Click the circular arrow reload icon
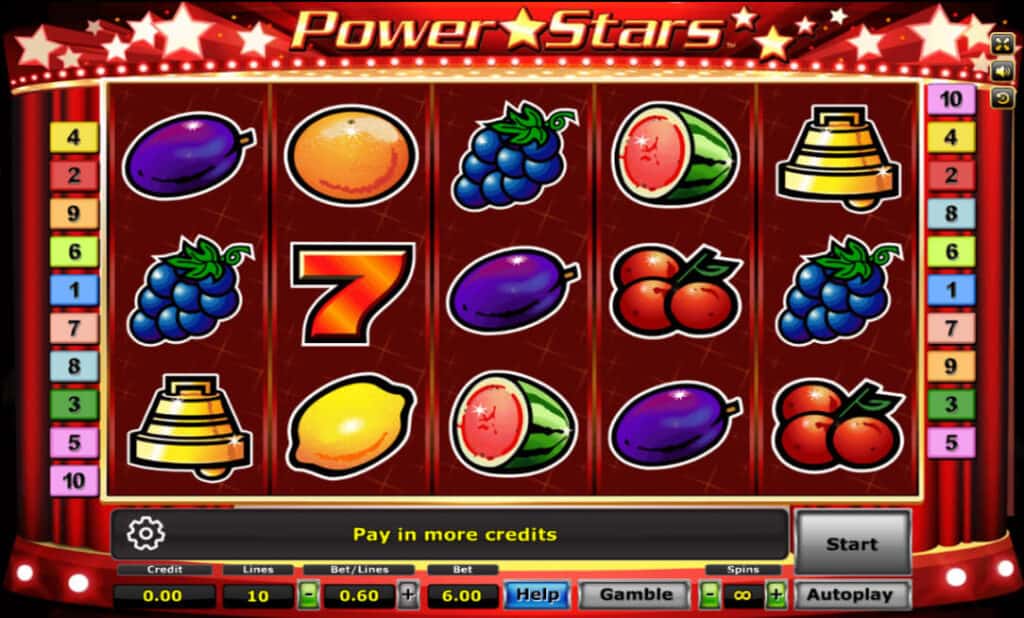Viewport: 1024px width, 618px height. coord(1002,98)
